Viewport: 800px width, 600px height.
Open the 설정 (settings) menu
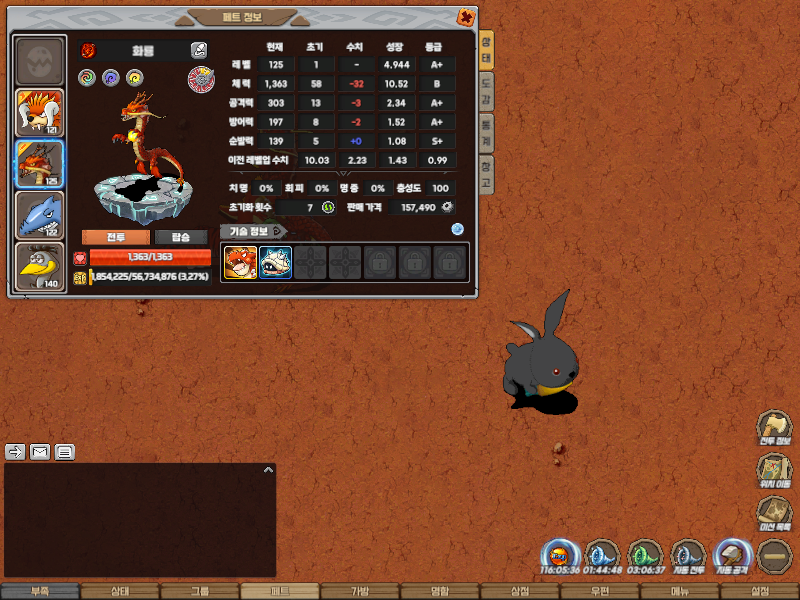[760, 592]
